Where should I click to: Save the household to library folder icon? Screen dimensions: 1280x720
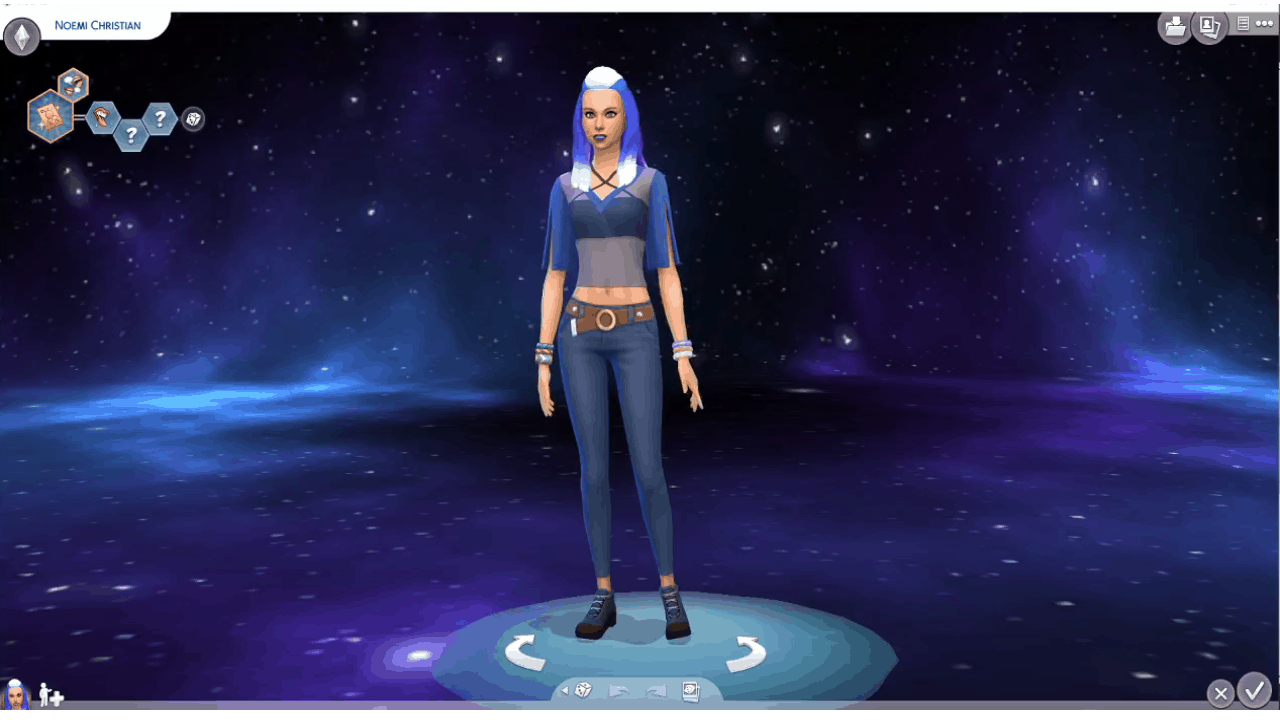(x=1175, y=26)
